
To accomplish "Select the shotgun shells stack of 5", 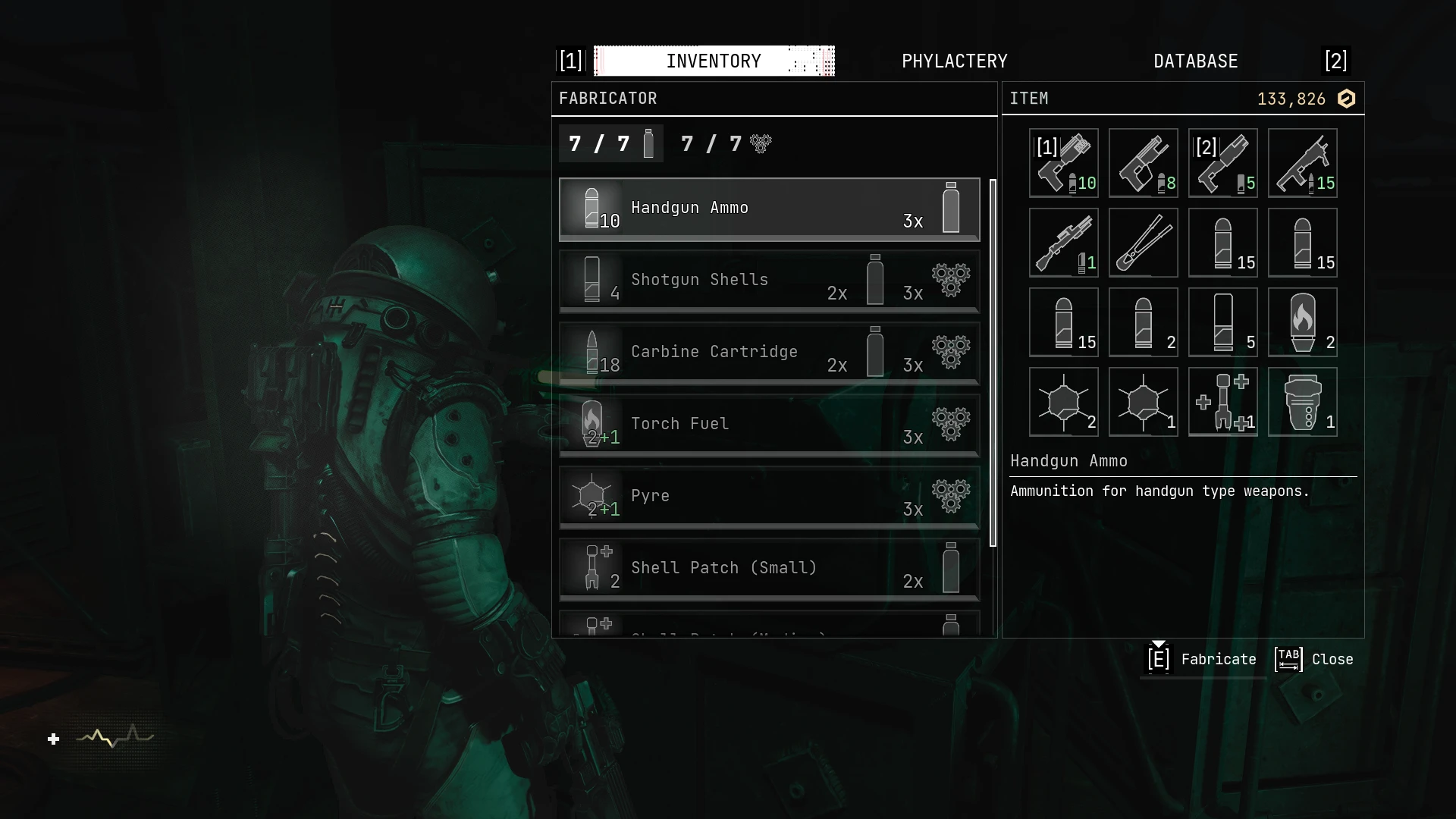I will tap(1222, 322).
